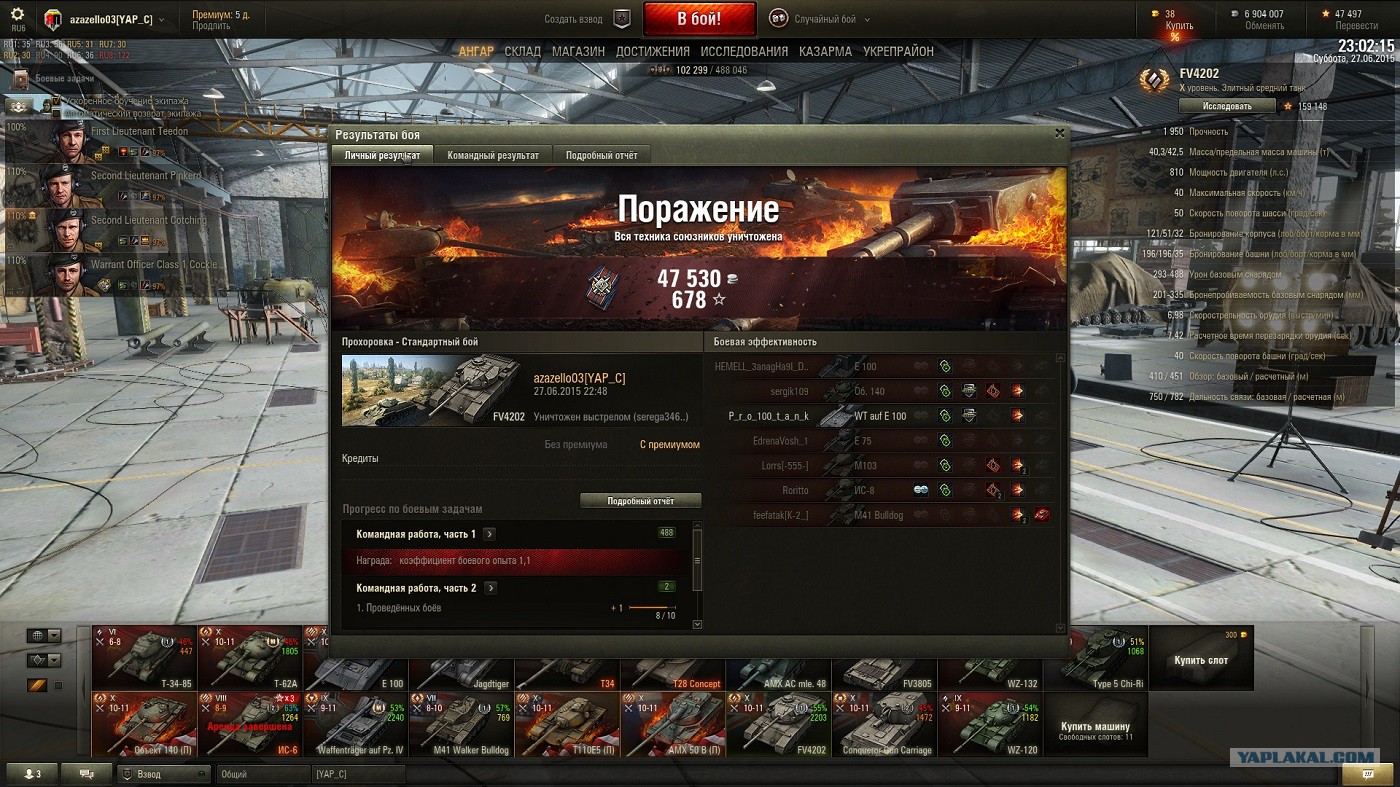Click the Подробный отчёт button under credits
The width and height of the screenshot is (1400, 787).
(640, 501)
